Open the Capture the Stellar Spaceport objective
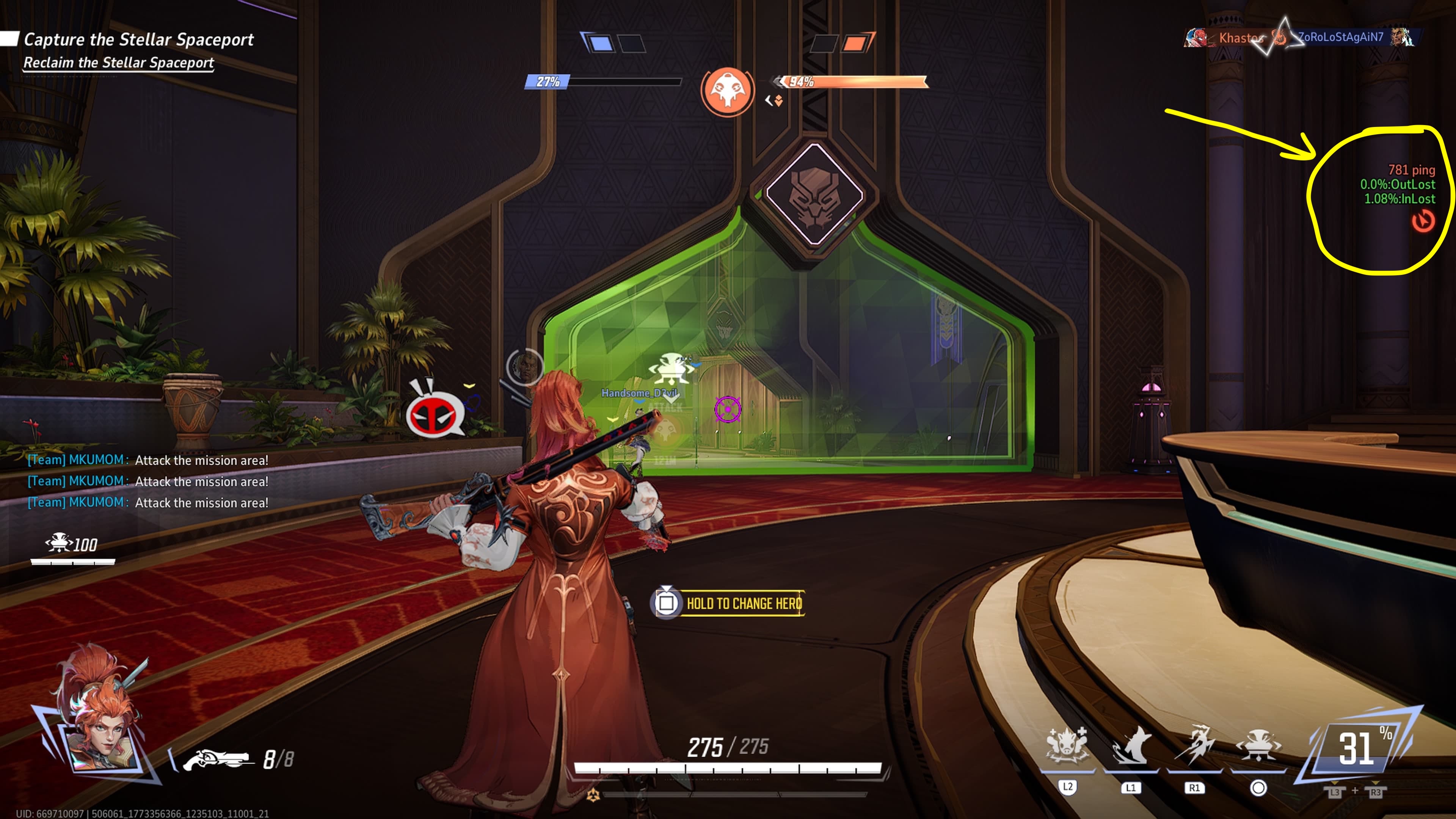This screenshot has height=819, width=1456. click(x=138, y=39)
